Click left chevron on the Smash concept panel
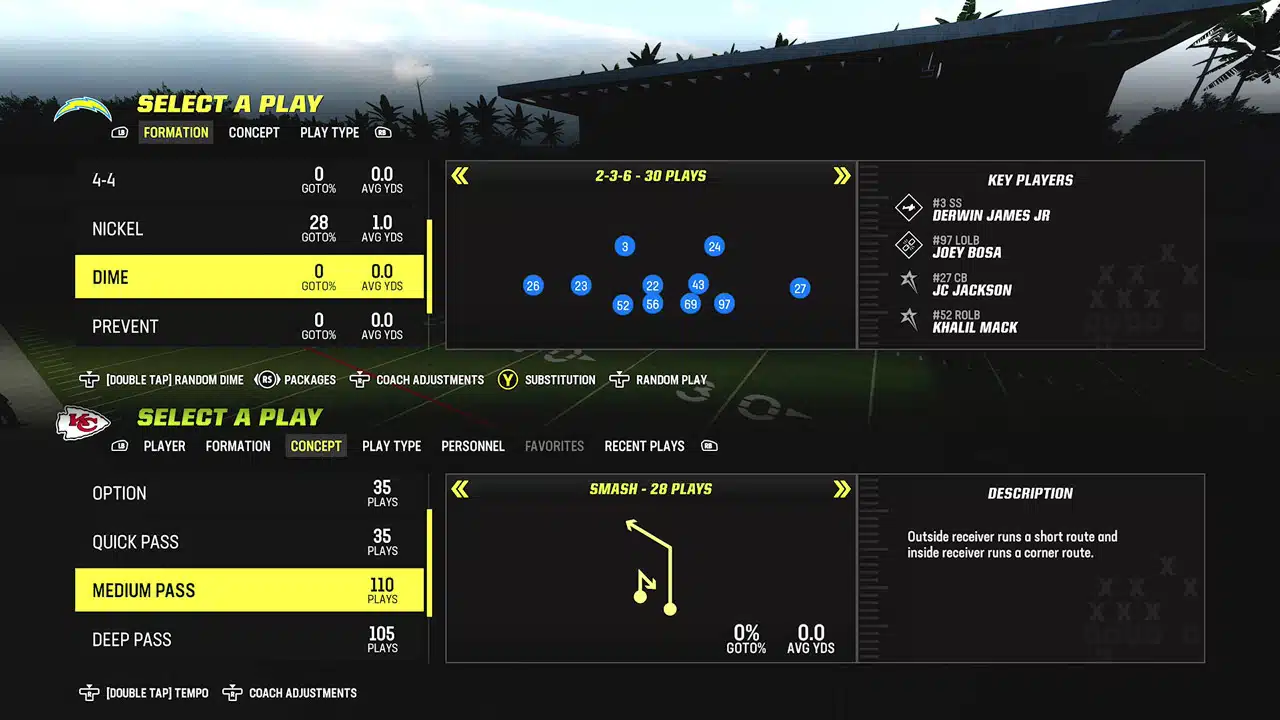This screenshot has width=1280, height=720. [460, 489]
